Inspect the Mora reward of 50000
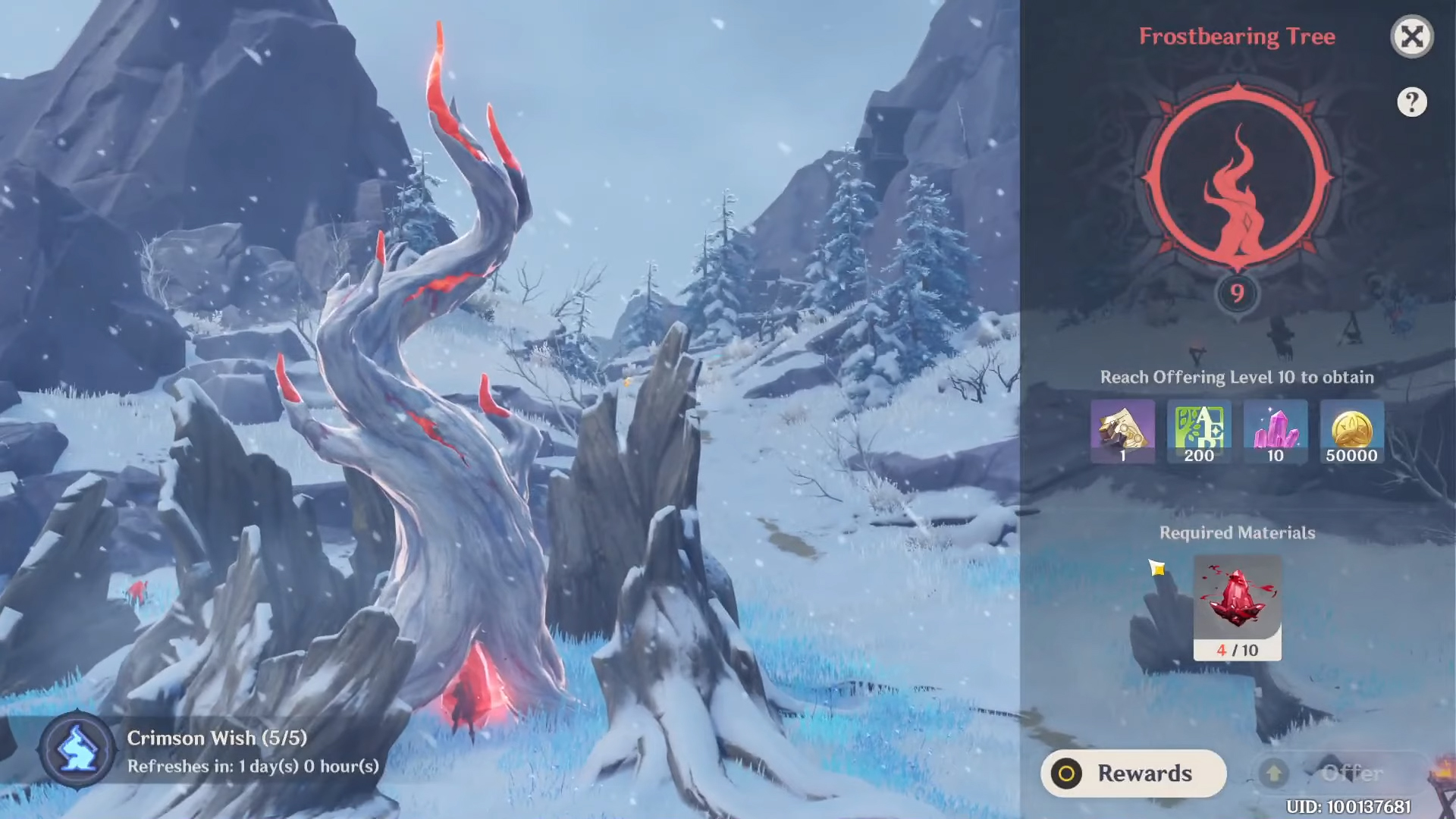 click(1351, 431)
